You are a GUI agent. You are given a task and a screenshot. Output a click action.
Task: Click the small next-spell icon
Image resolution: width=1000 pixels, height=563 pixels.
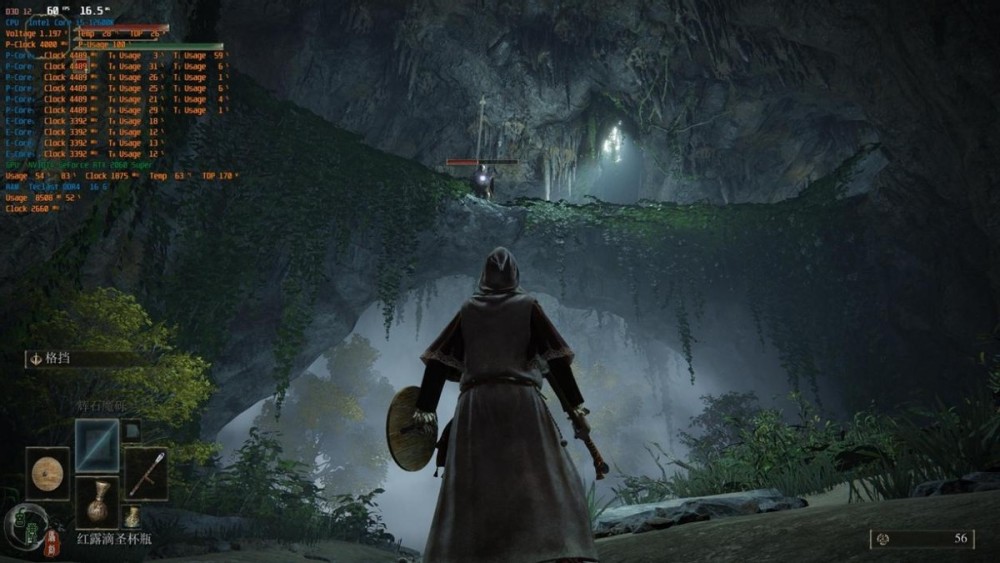132,431
